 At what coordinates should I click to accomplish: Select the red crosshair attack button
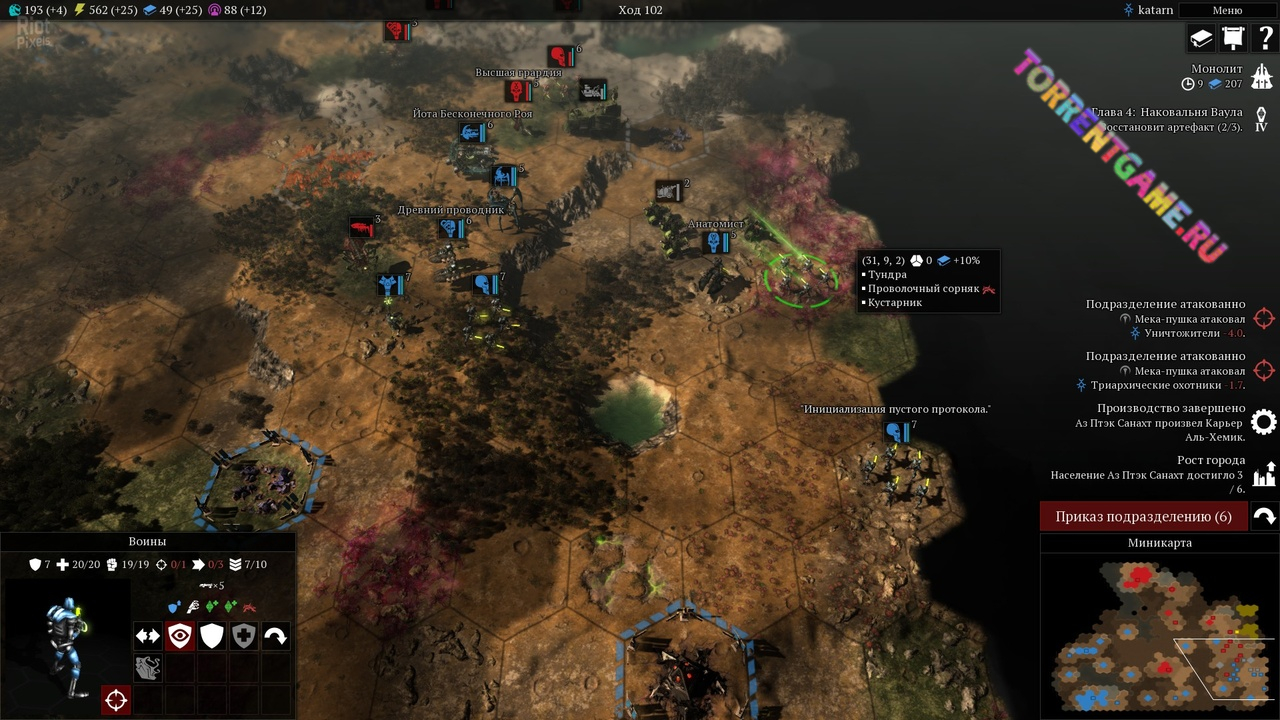(x=116, y=700)
